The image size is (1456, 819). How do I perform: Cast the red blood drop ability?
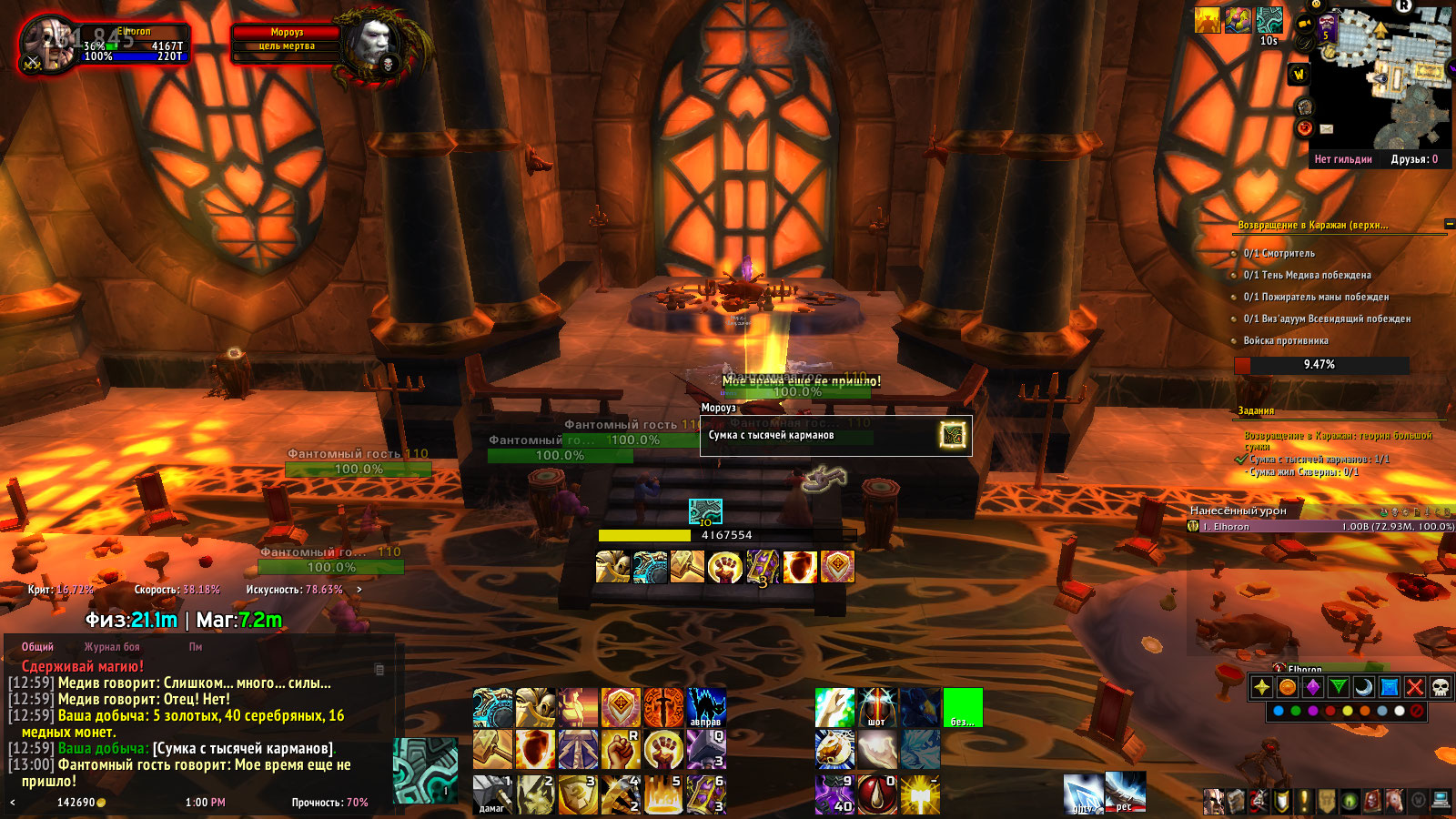(876, 794)
